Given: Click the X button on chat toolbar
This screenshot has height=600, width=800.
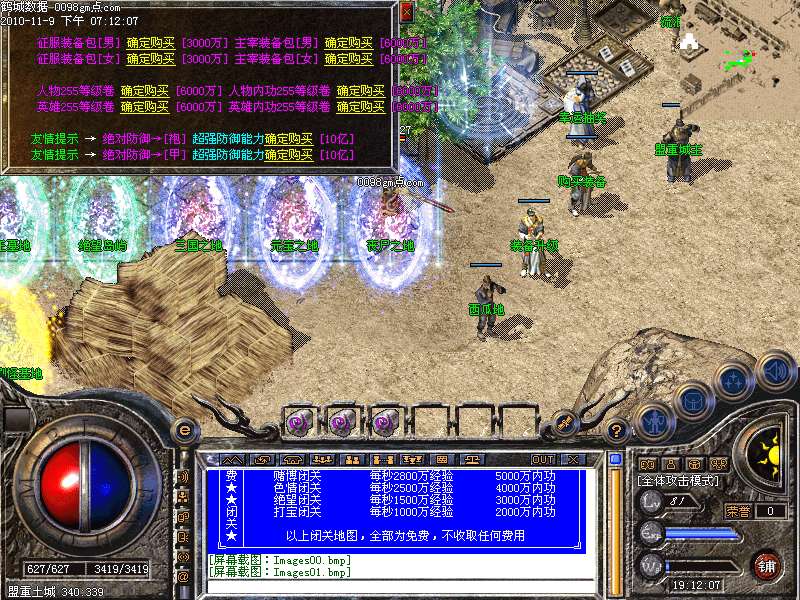Looking at the screenshot, I should tap(573, 459).
